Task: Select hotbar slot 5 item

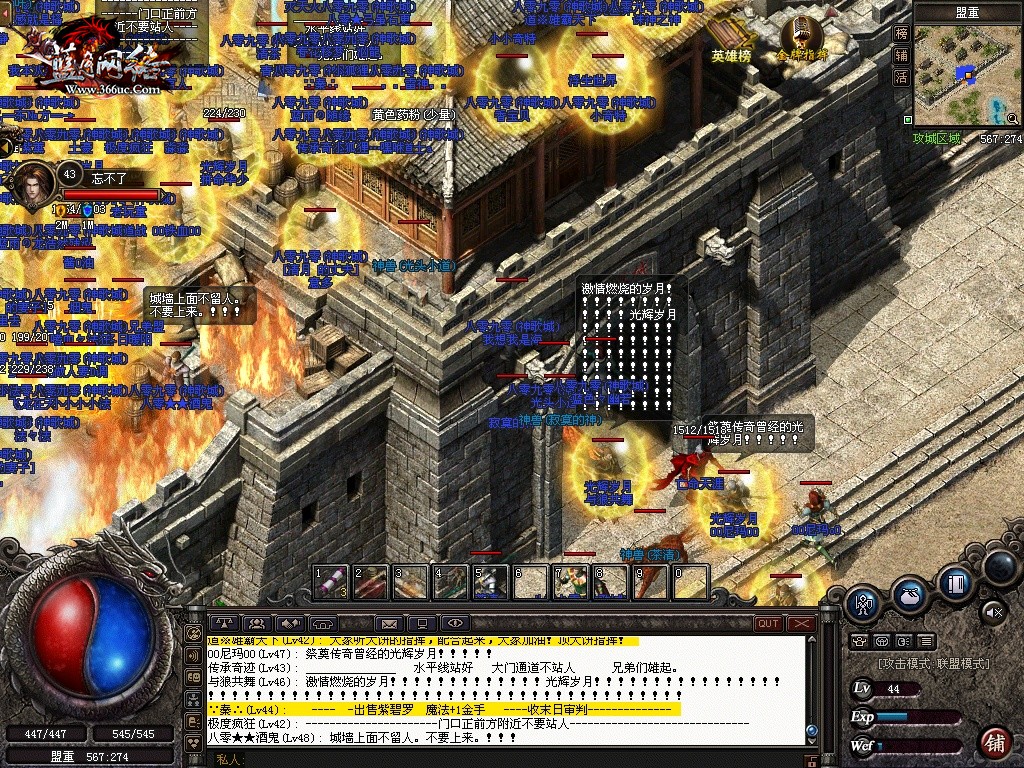Action: 490,582
